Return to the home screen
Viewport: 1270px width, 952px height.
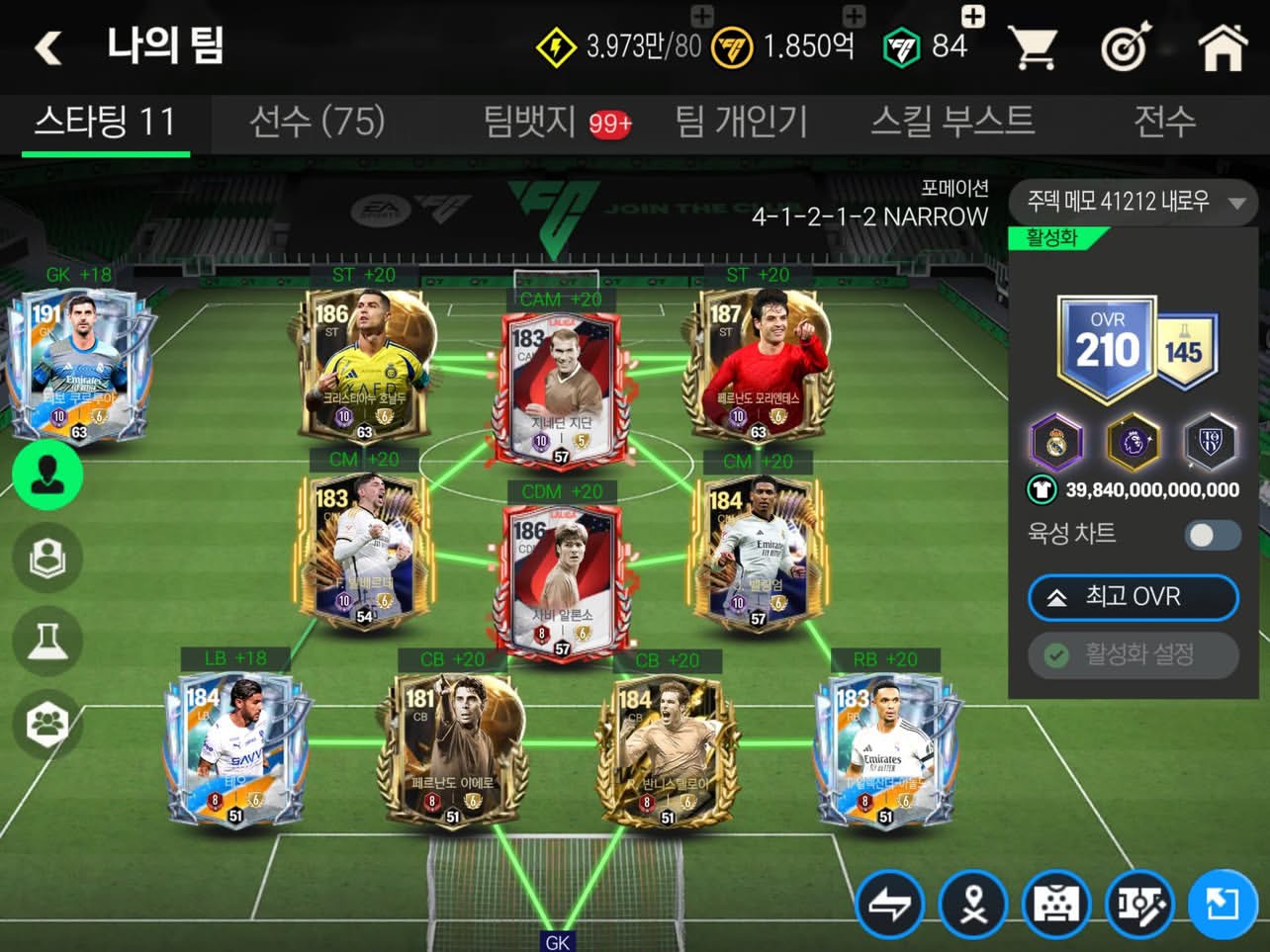click(x=1223, y=46)
